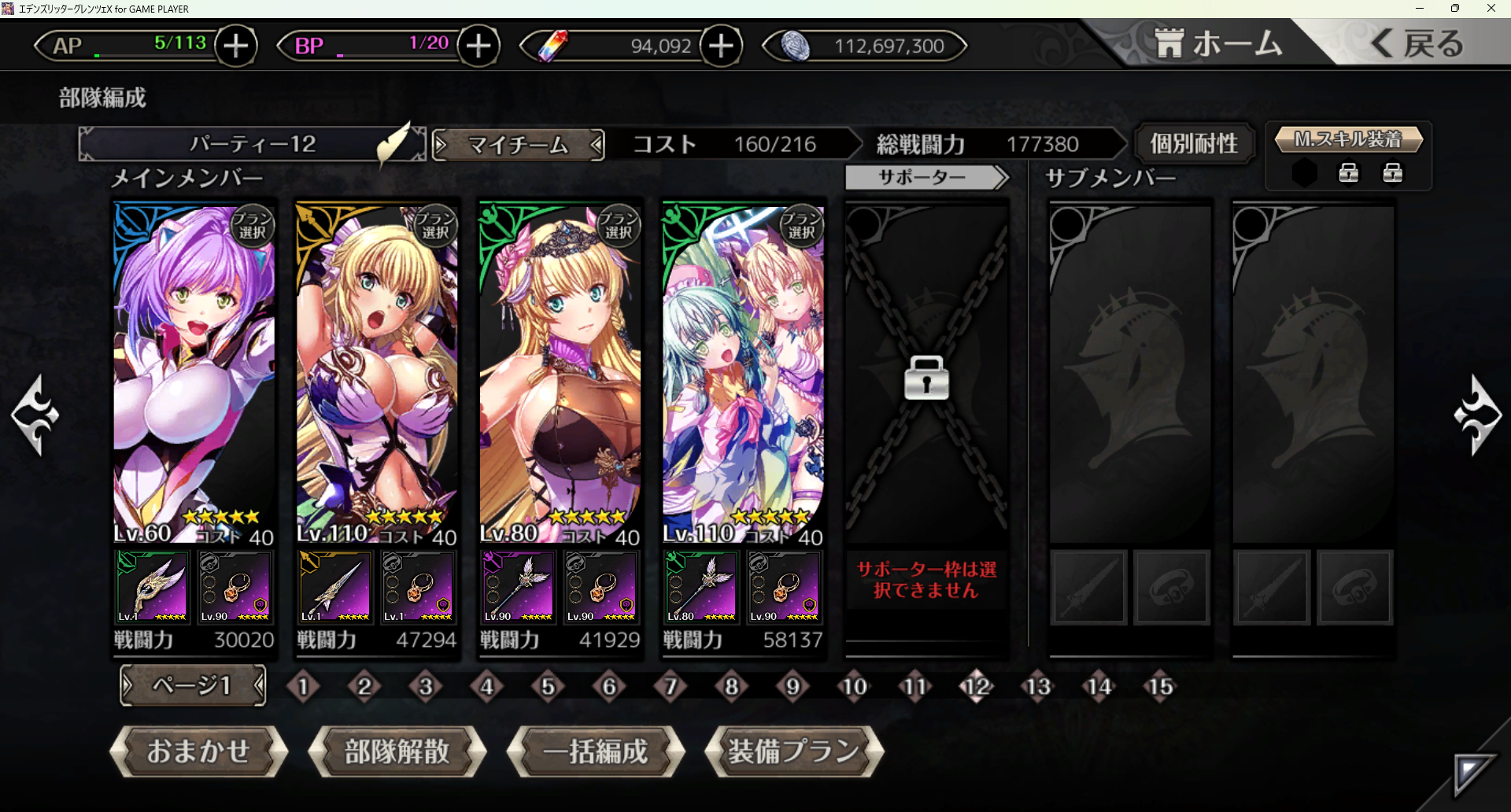Open M.スキル装着 skill equip
Image resolution: width=1511 pixels, height=812 pixels.
(x=1348, y=140)
